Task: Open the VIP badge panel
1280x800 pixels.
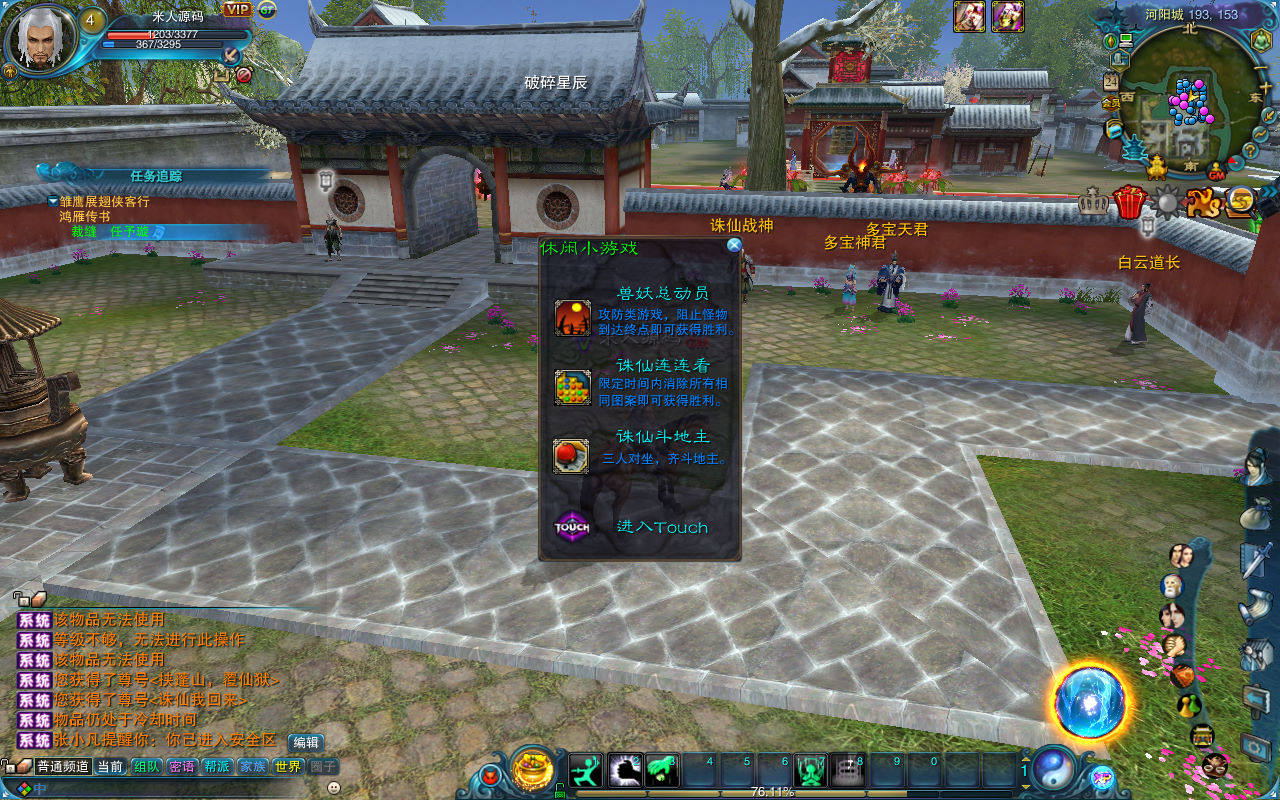Action: [238, 9]
